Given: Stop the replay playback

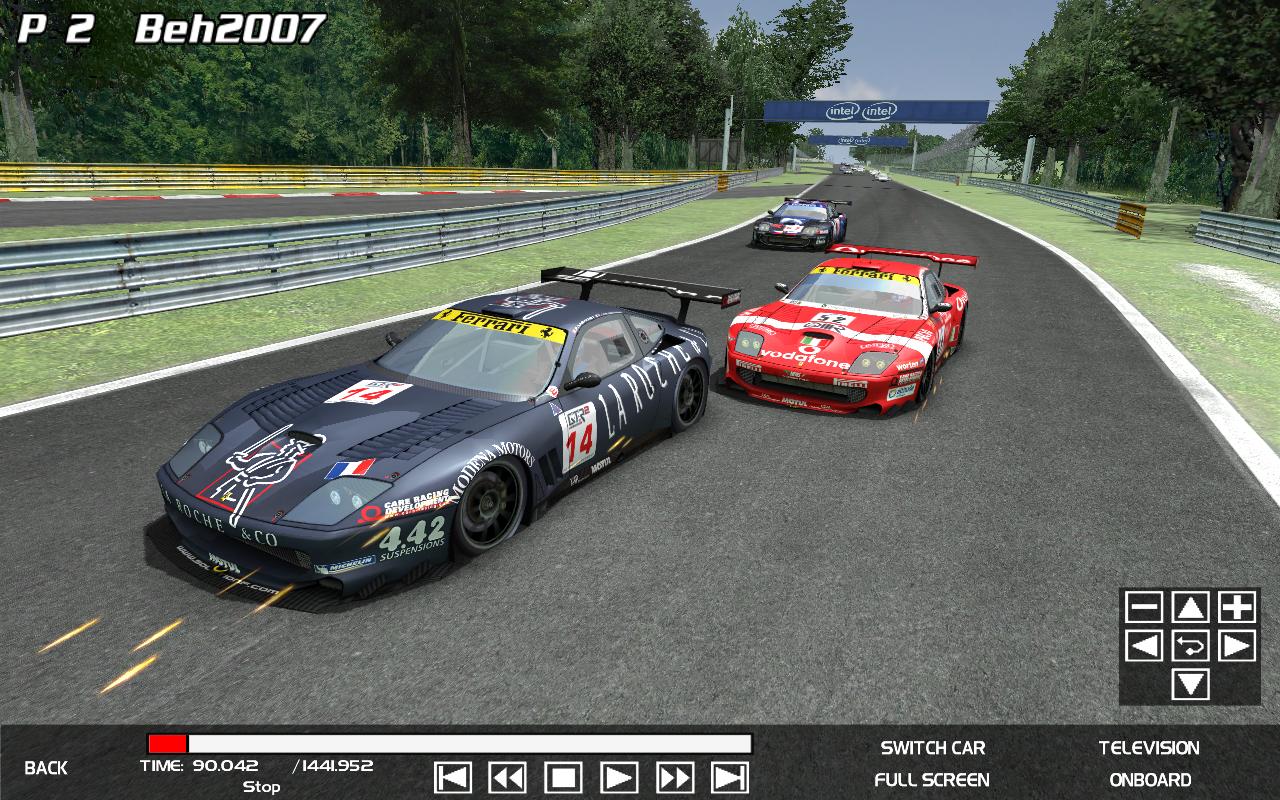Looking at the screenshot, I should [x=563, y=777].
